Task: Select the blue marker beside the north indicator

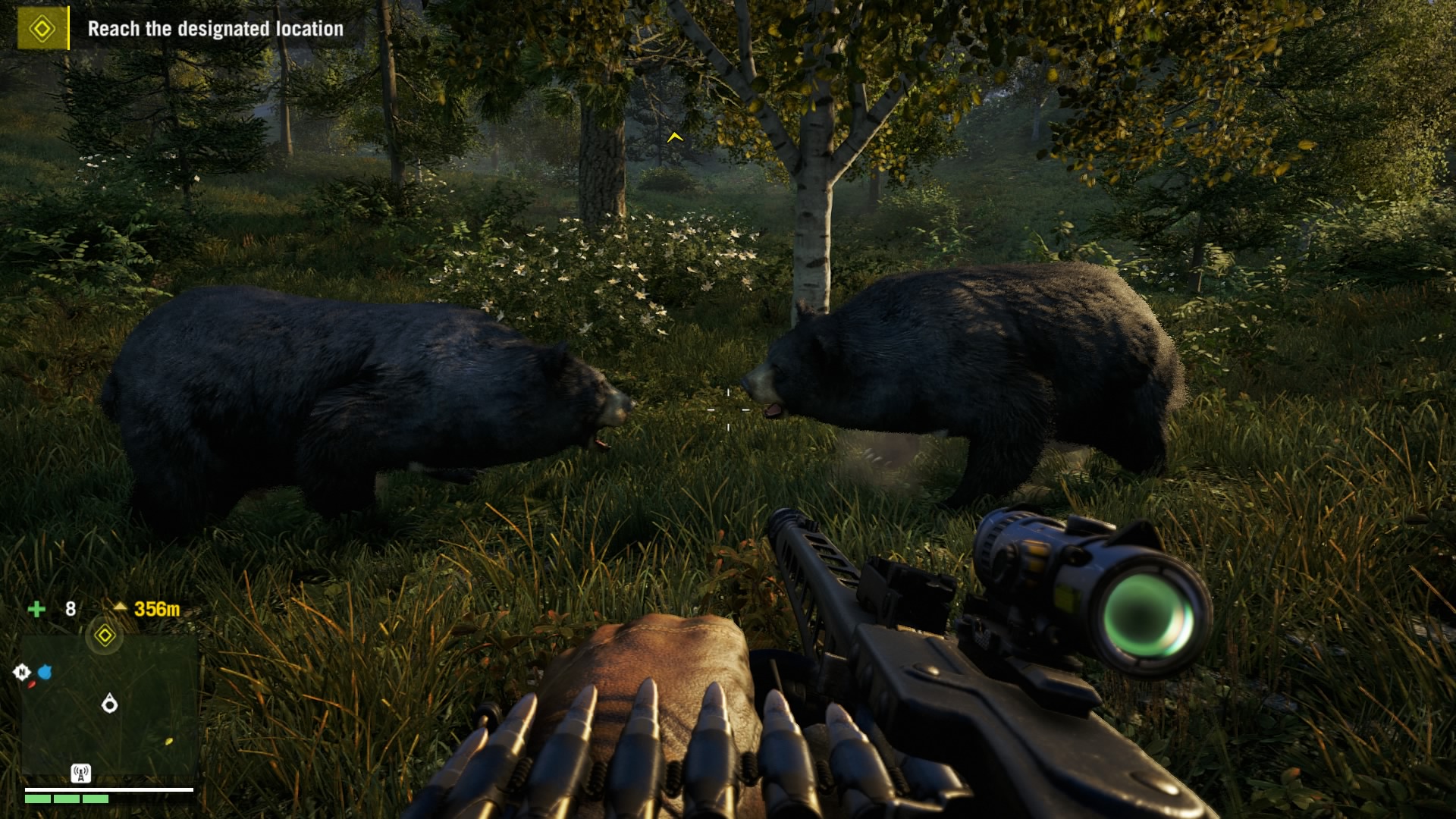Action: coord(45,672)
